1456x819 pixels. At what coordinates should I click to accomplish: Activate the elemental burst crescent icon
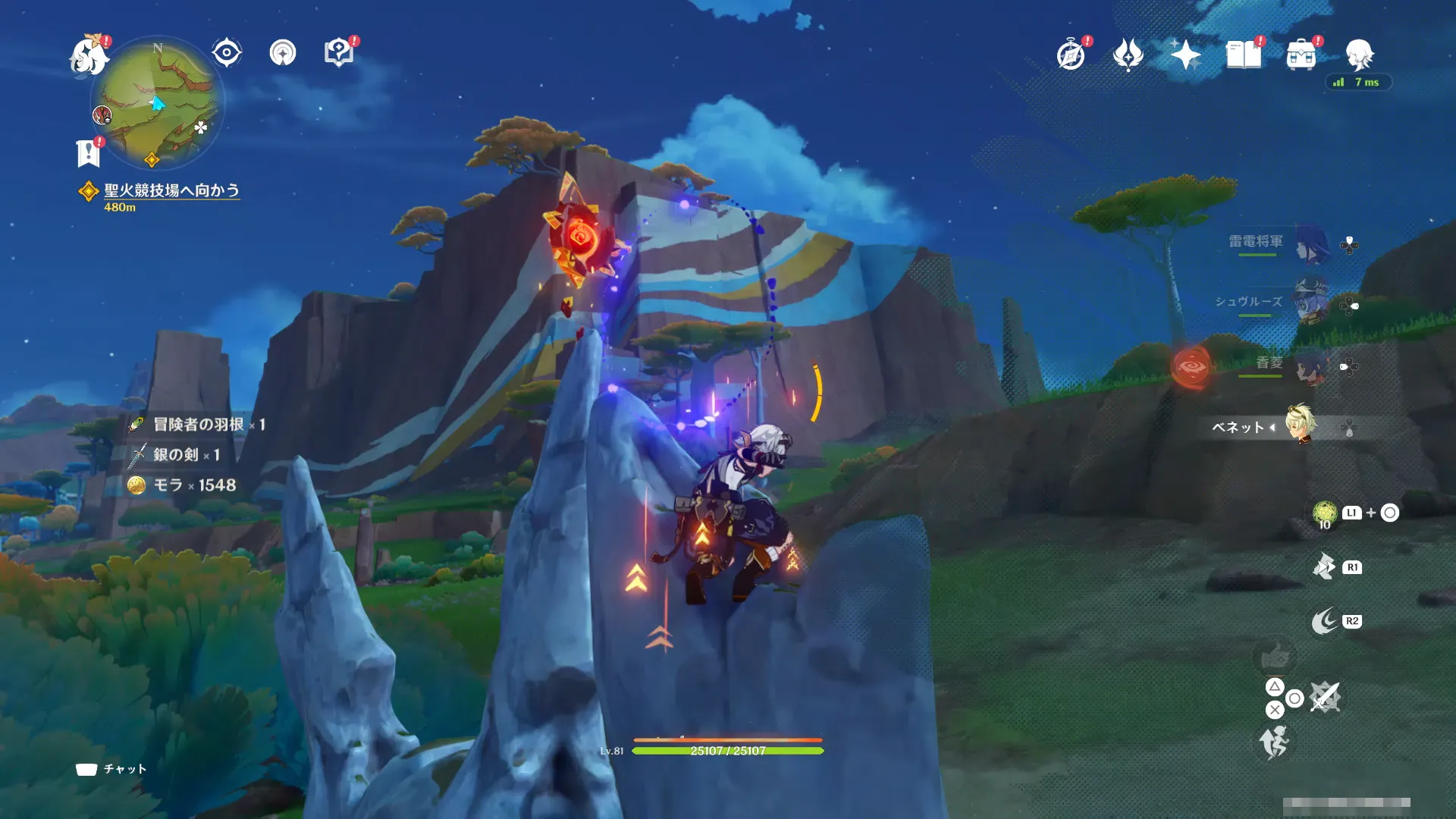(1325, 621)
